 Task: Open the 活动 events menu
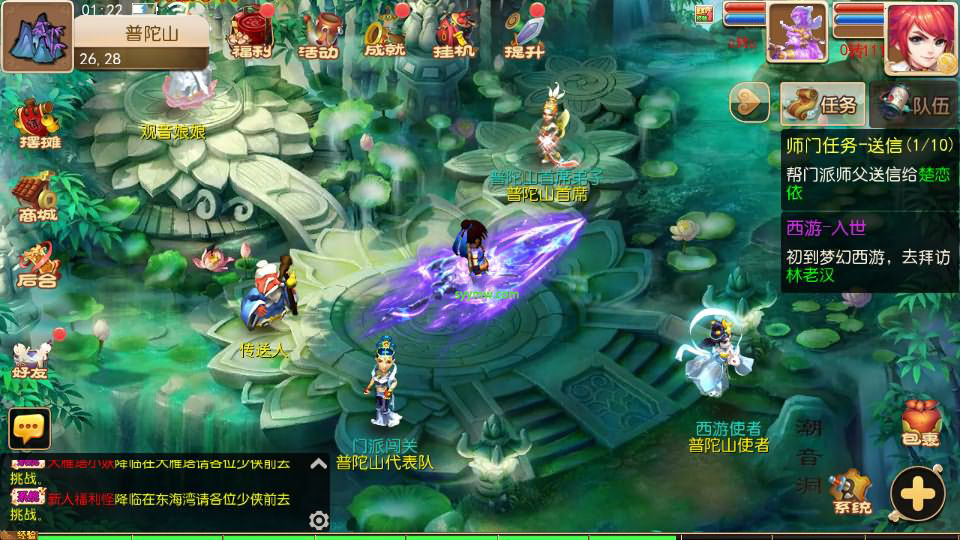pyautogui.click(x=319, y=33)
